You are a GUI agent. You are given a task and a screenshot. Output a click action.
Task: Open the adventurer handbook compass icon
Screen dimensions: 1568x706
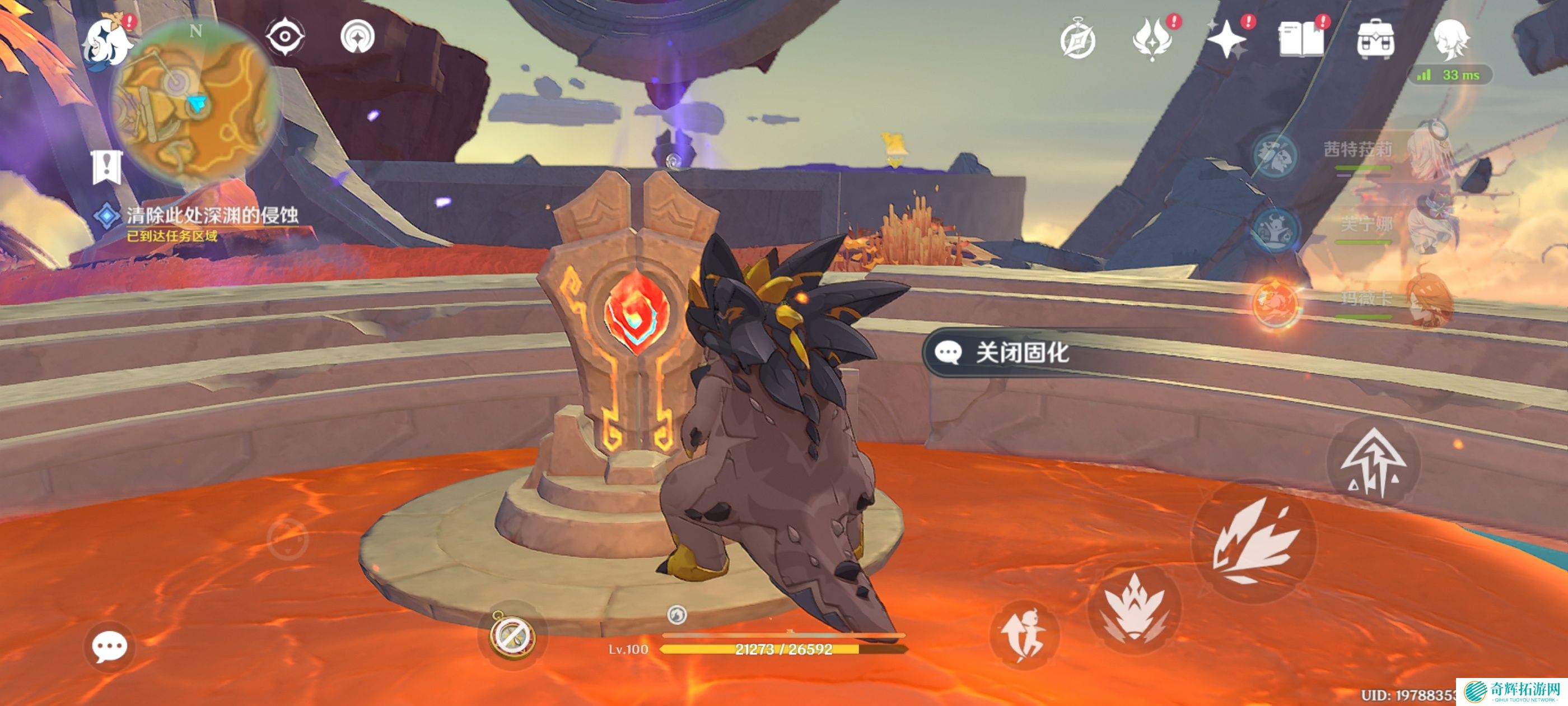tap(1078, 40)
